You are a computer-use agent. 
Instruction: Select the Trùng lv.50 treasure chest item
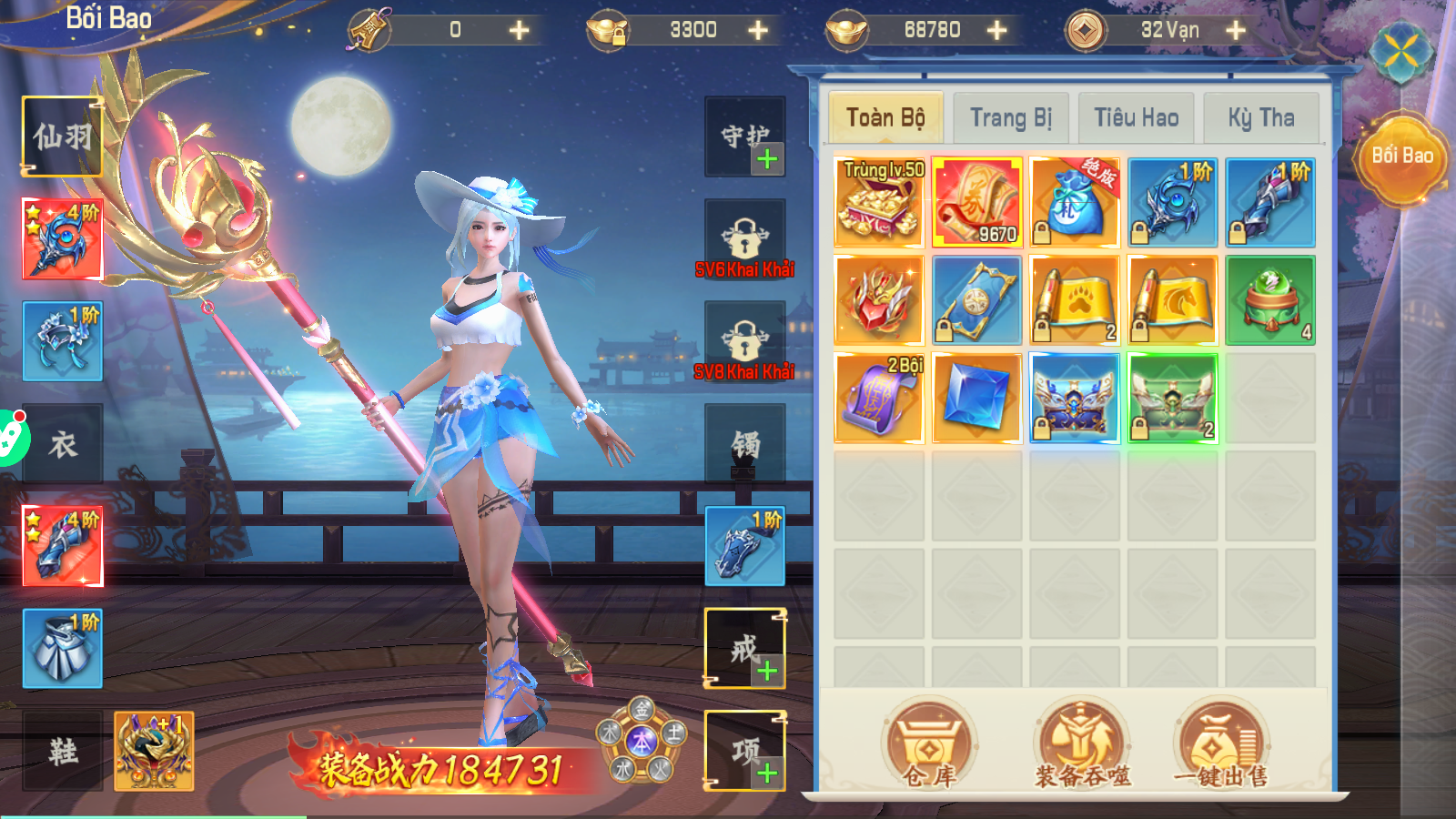coord(879,202)
